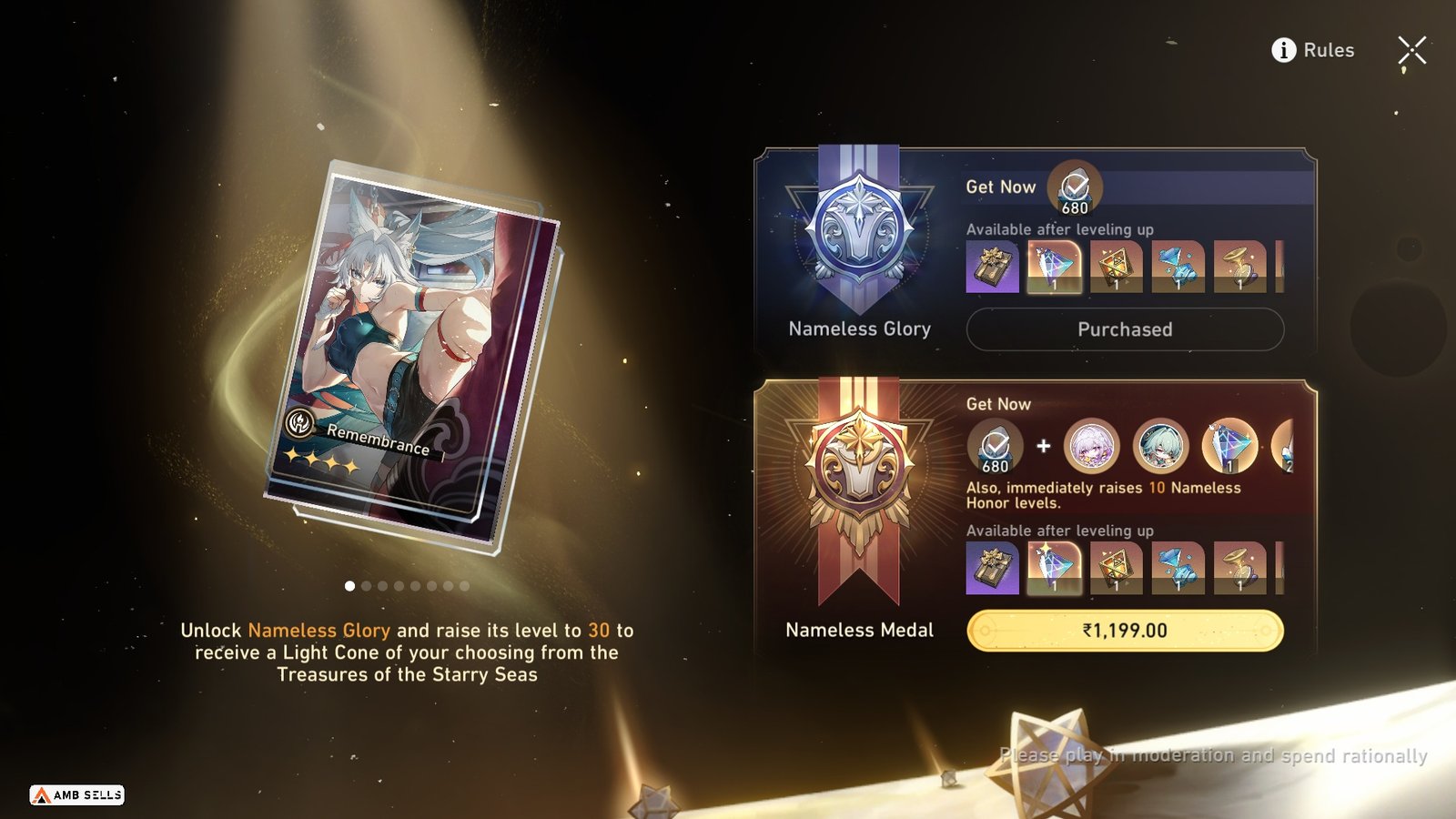Click the AMB SELLS watermark
The height and width of the screenshot is (819, 1456).
tap(77, 794)
